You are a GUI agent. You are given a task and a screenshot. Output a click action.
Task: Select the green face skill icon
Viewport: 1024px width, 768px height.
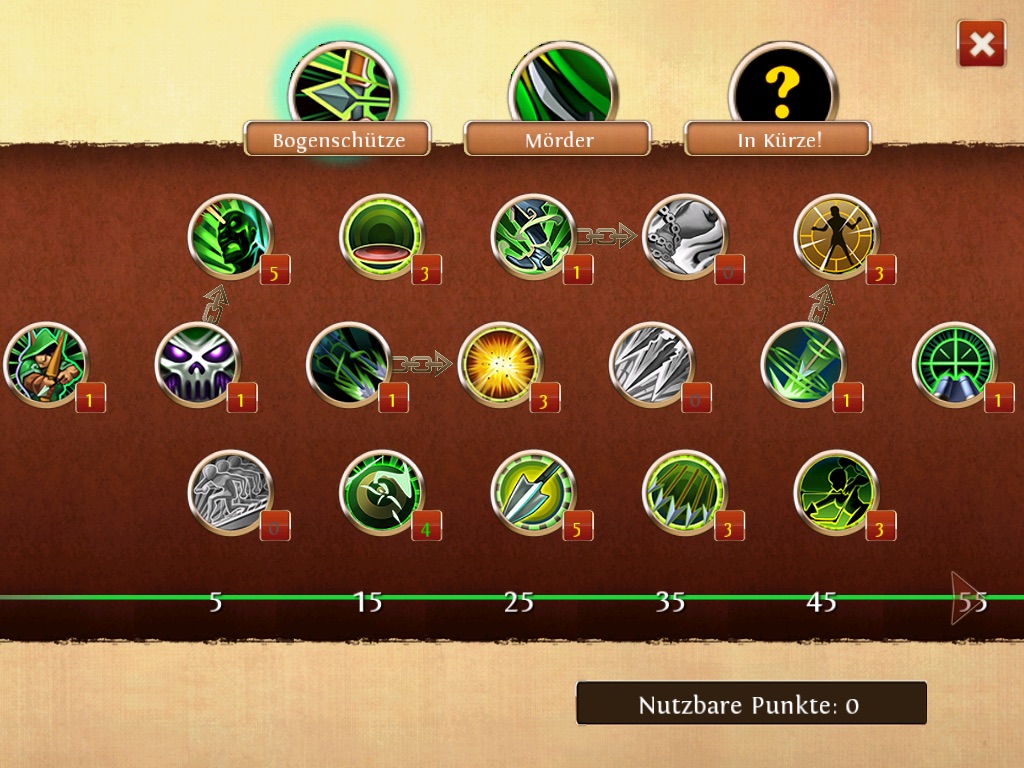pos(230,236)
